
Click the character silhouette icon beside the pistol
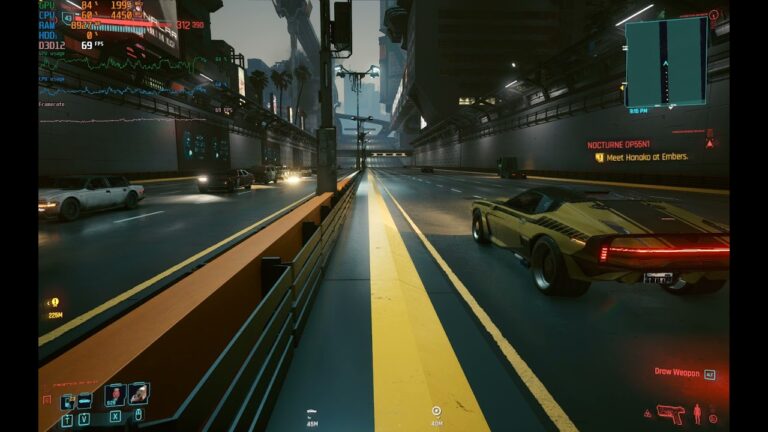click(697, 412)
